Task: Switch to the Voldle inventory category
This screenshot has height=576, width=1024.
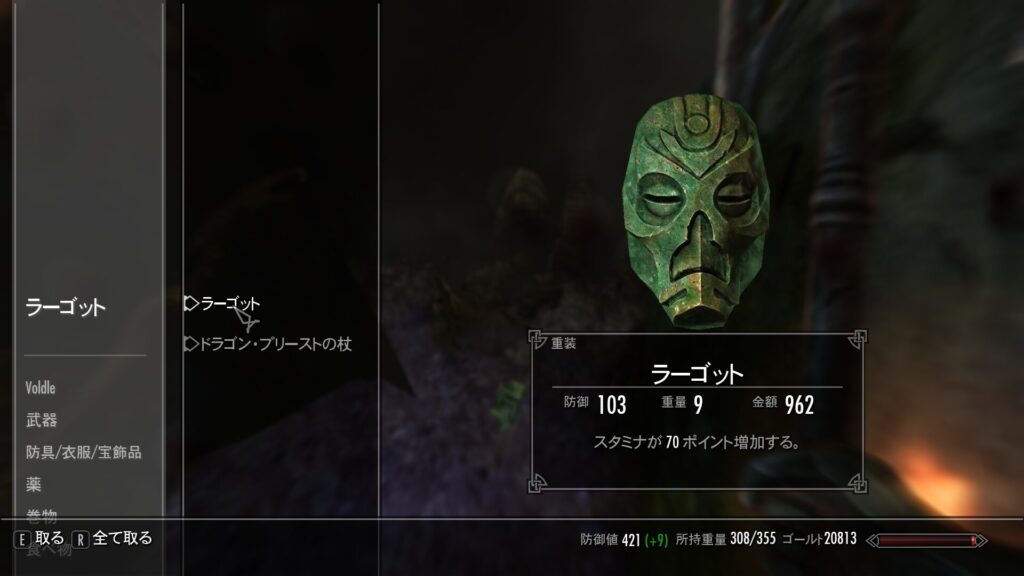Action: click(x=41, y=388)
